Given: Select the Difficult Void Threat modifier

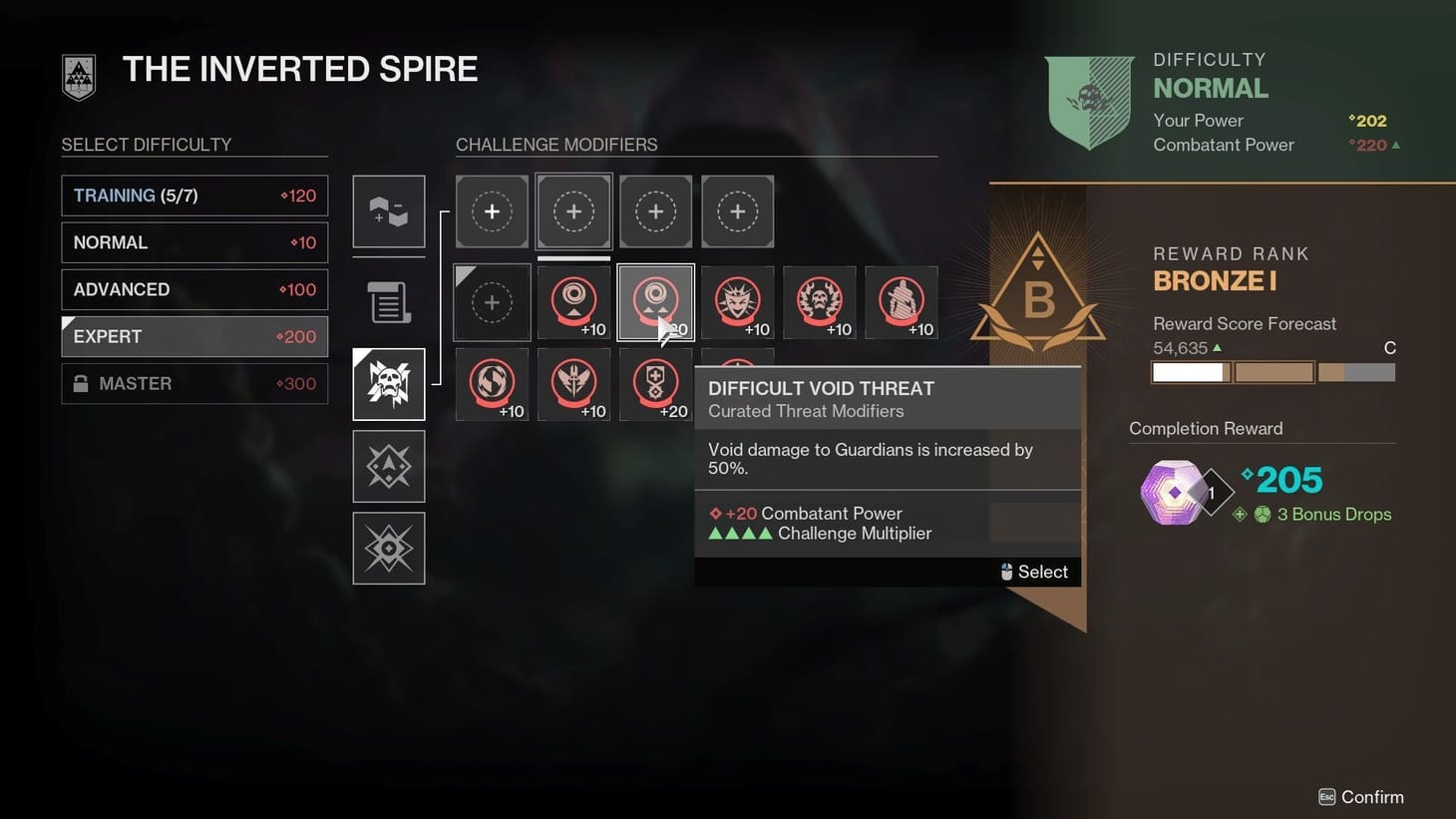Looking at the screenshot, I should point(655,301).
